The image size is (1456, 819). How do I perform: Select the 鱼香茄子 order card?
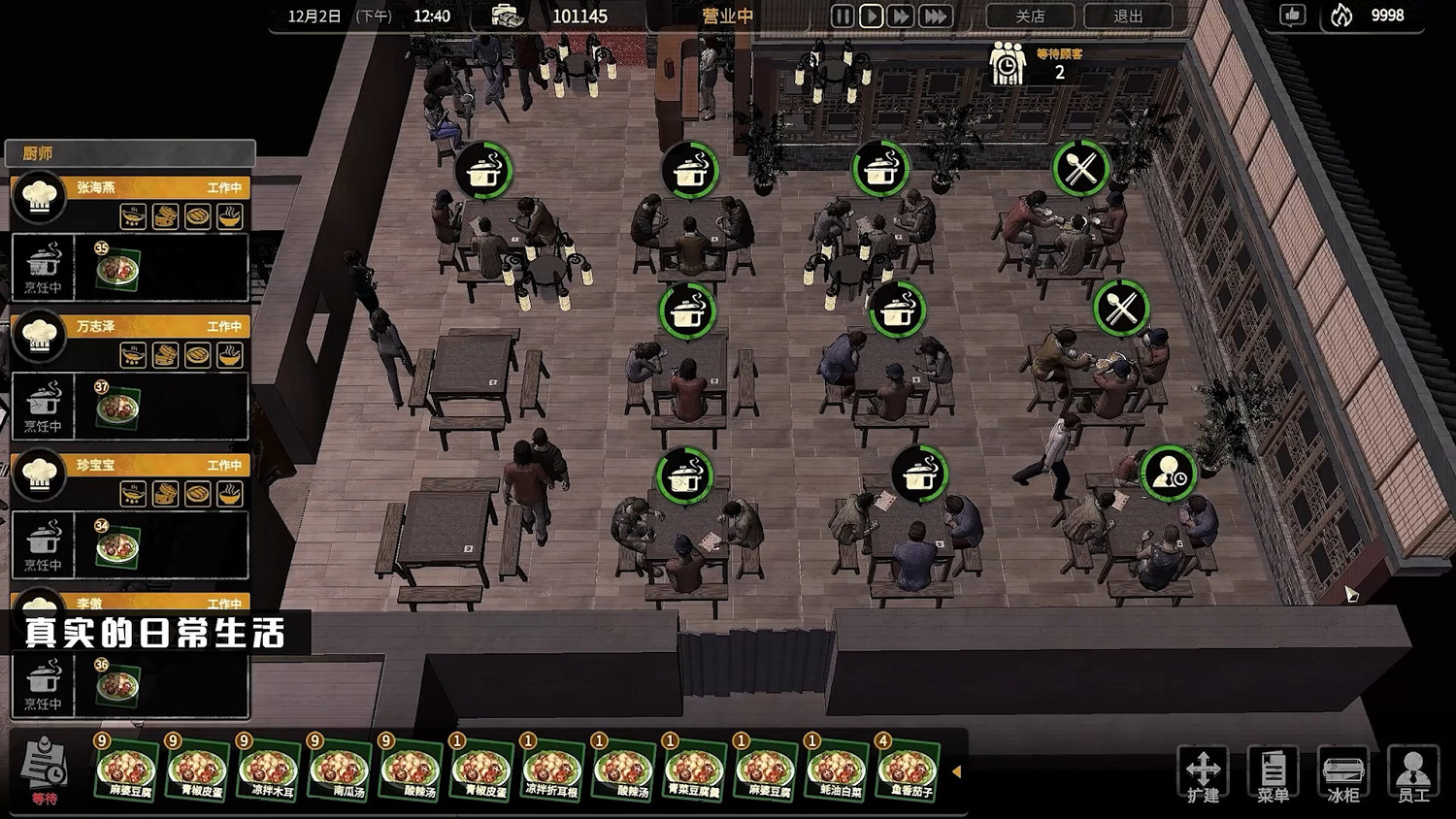(x=908, y=770)
